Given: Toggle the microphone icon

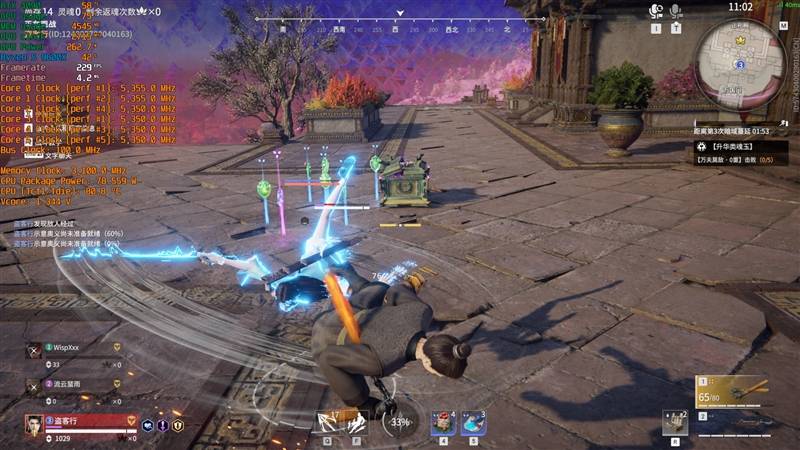Looking at the screenshot, I should tap(677, 11).
